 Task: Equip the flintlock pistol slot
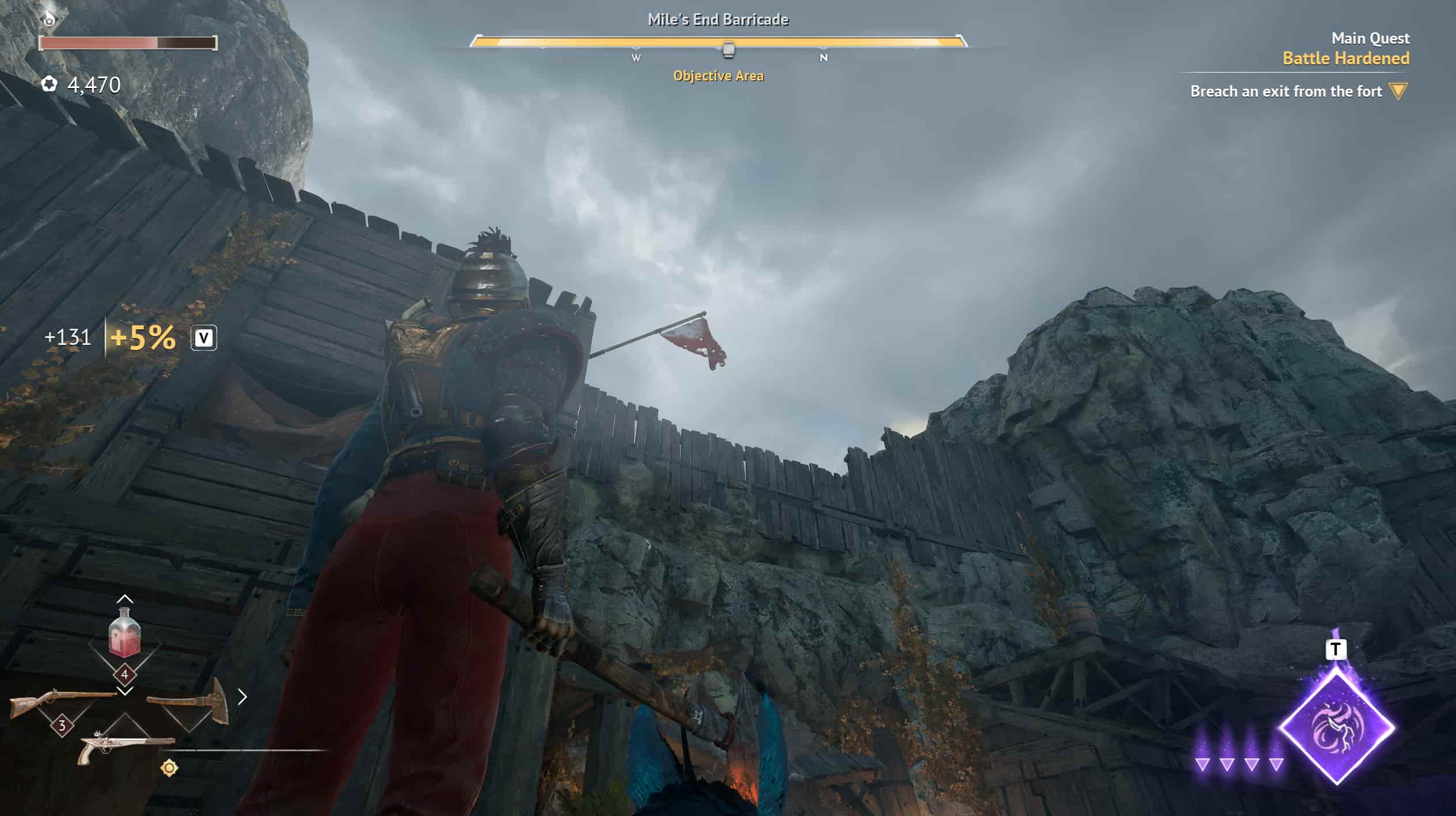tap(126, 747)
